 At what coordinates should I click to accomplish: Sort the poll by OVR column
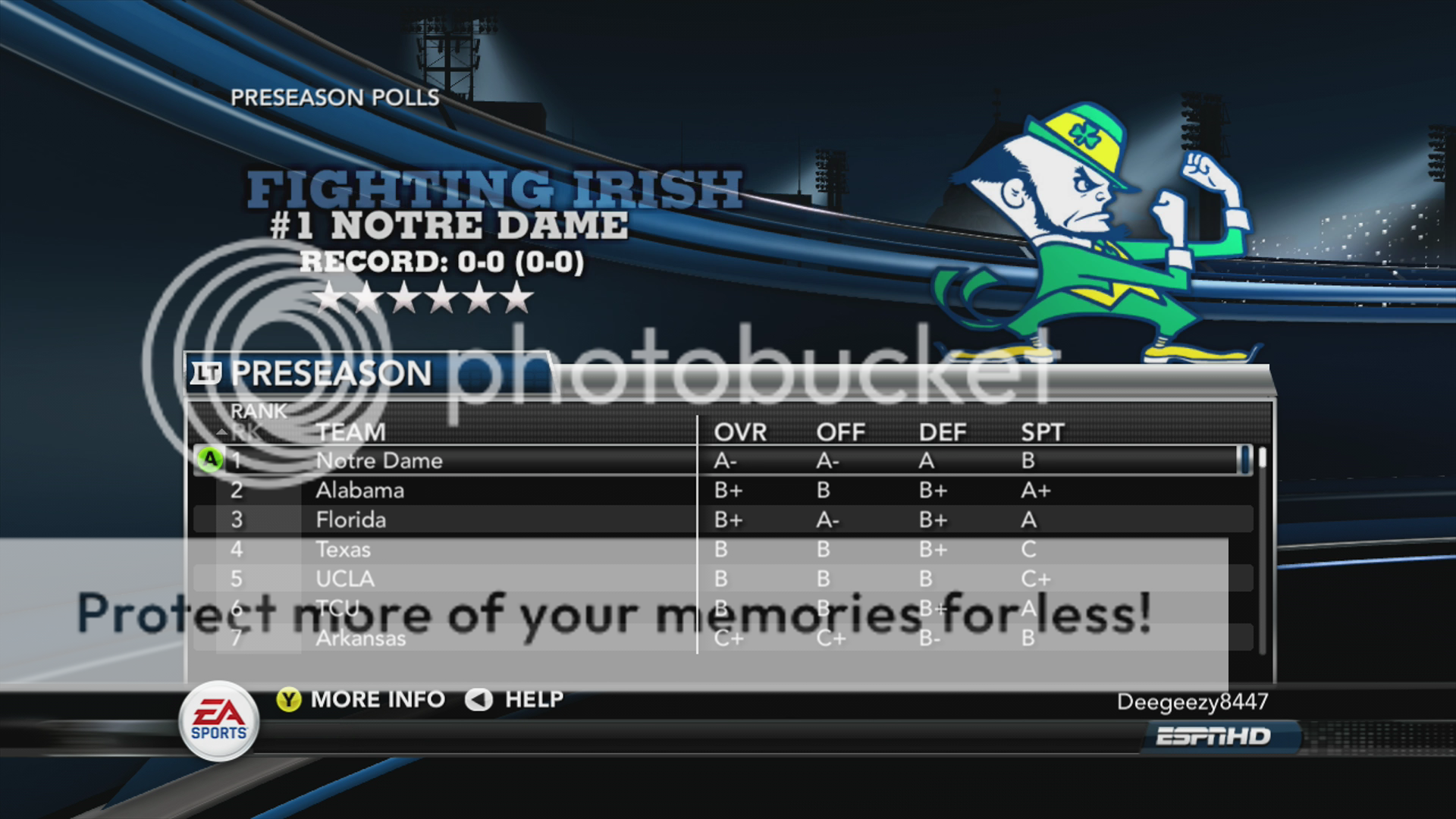740,432
